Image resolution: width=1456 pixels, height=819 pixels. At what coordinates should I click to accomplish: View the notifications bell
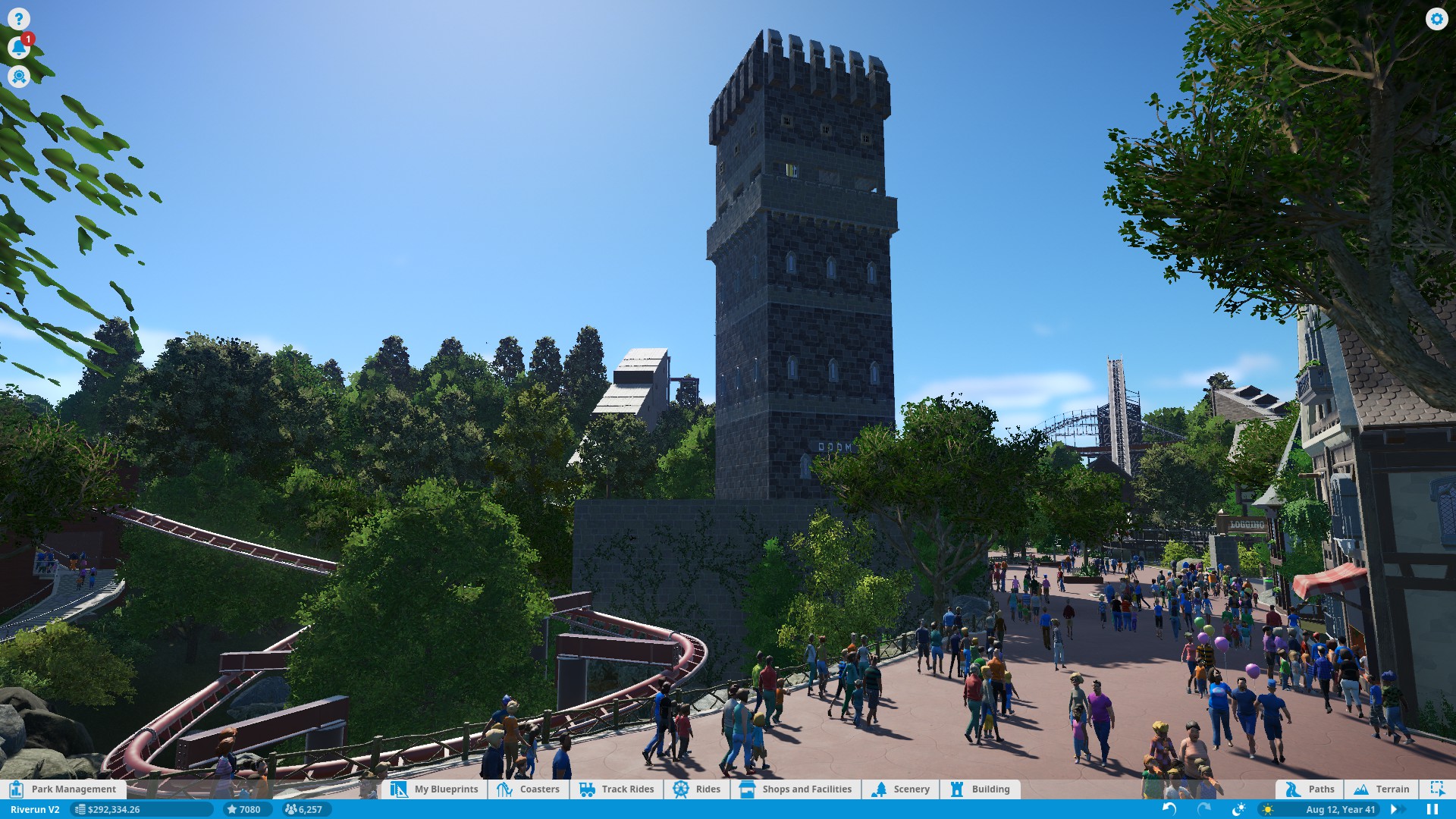(19, 48)
